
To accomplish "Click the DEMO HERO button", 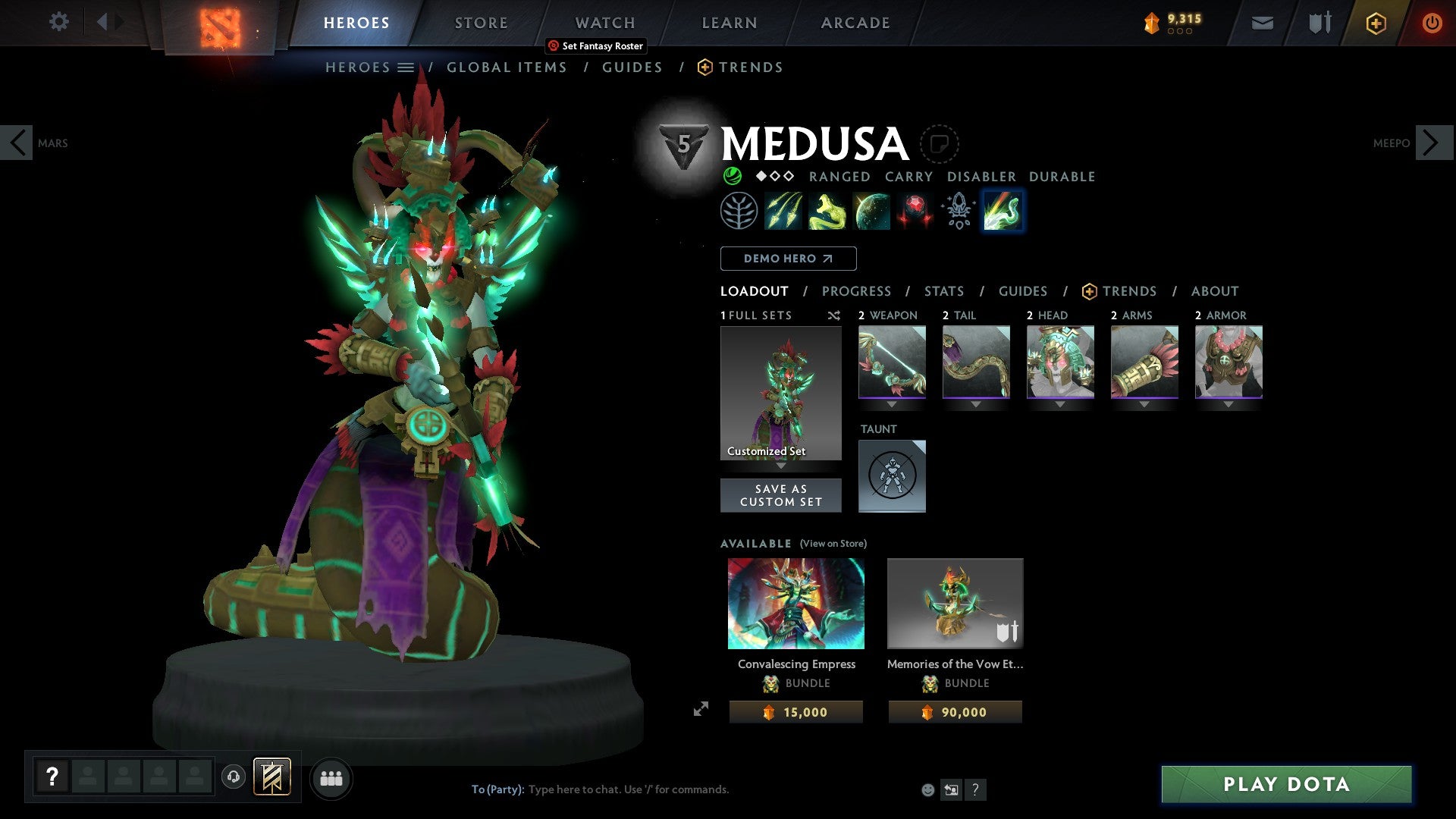I will pyautogui.click(x=788, y=259).
